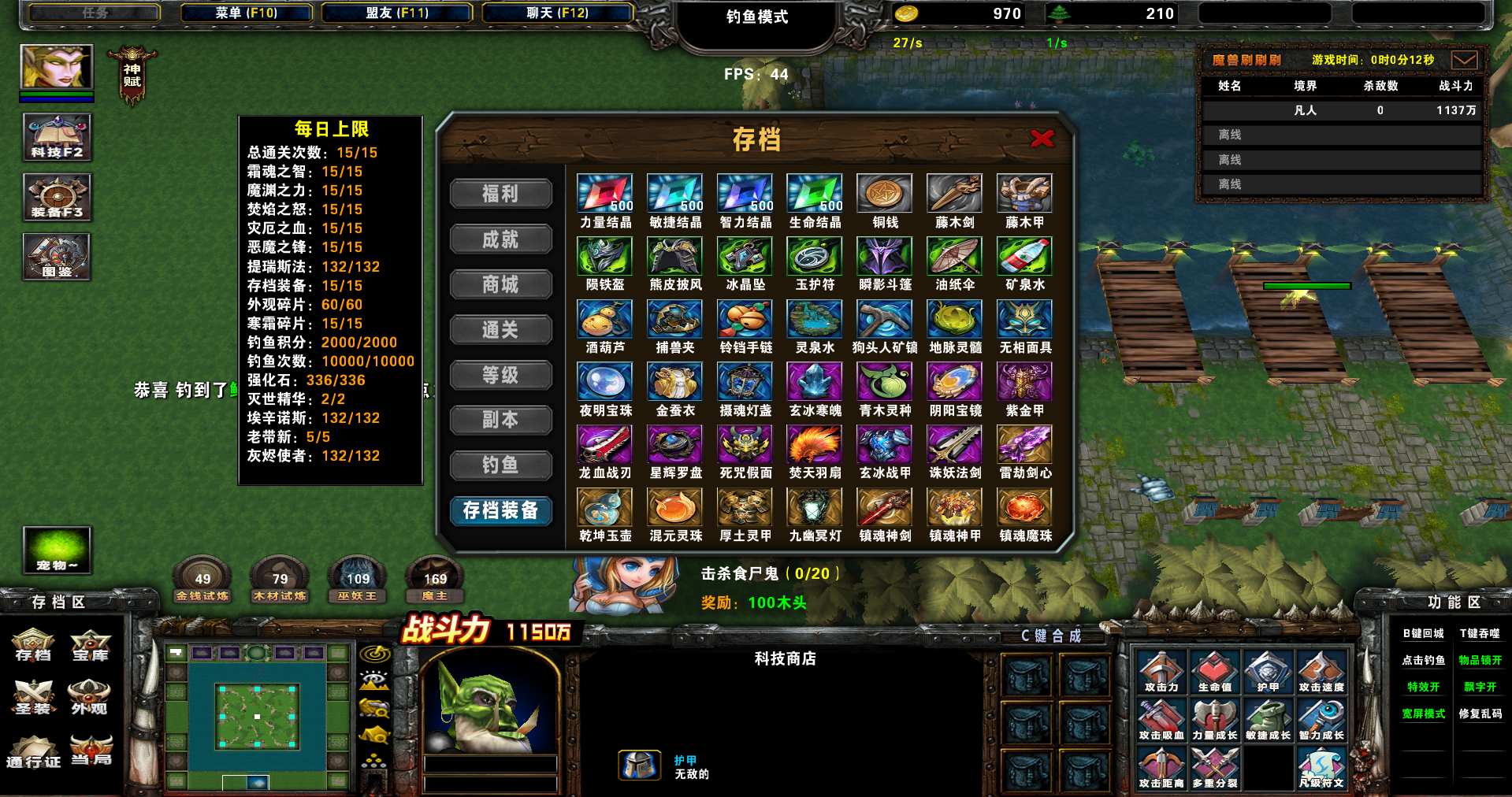Show the 钓鱼 tab
Image resolution: width=1512 pixels, height=797 pixels.
click(x=500, y=465)
